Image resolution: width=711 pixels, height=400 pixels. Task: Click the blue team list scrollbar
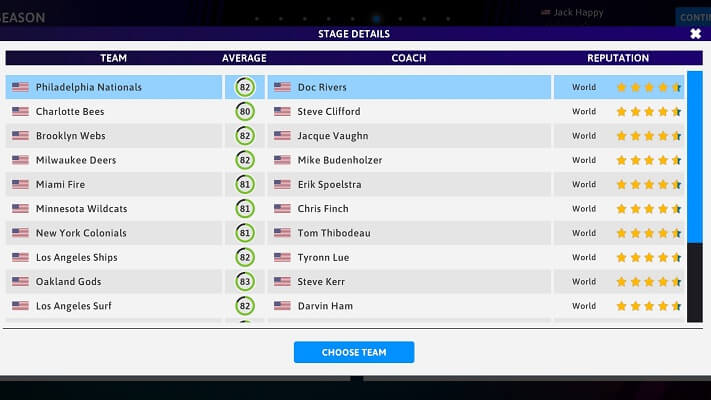695,158
